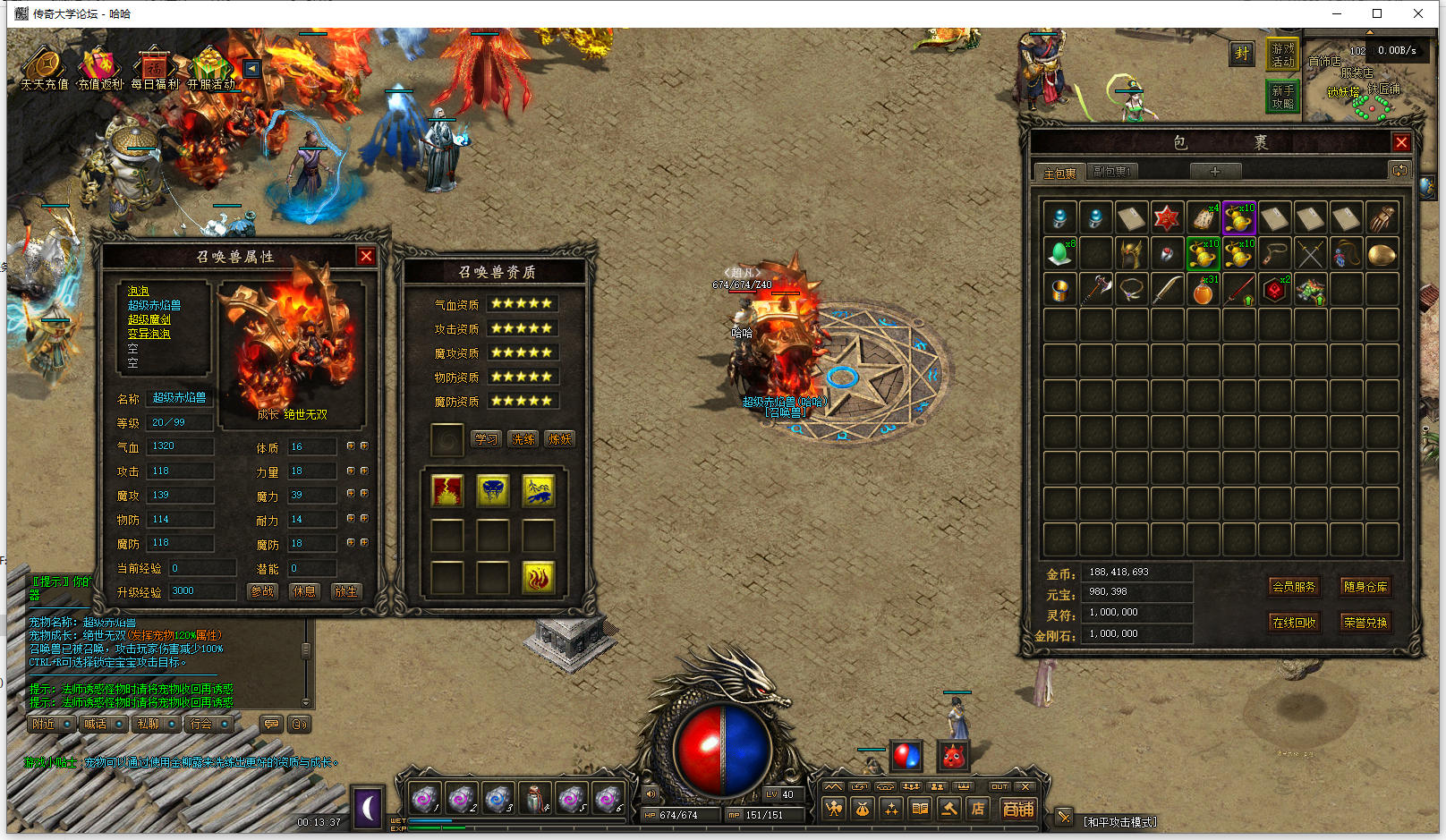Open the 商铺 shop button
This screenshot has width=1446, height=840.
(1018, 809)
